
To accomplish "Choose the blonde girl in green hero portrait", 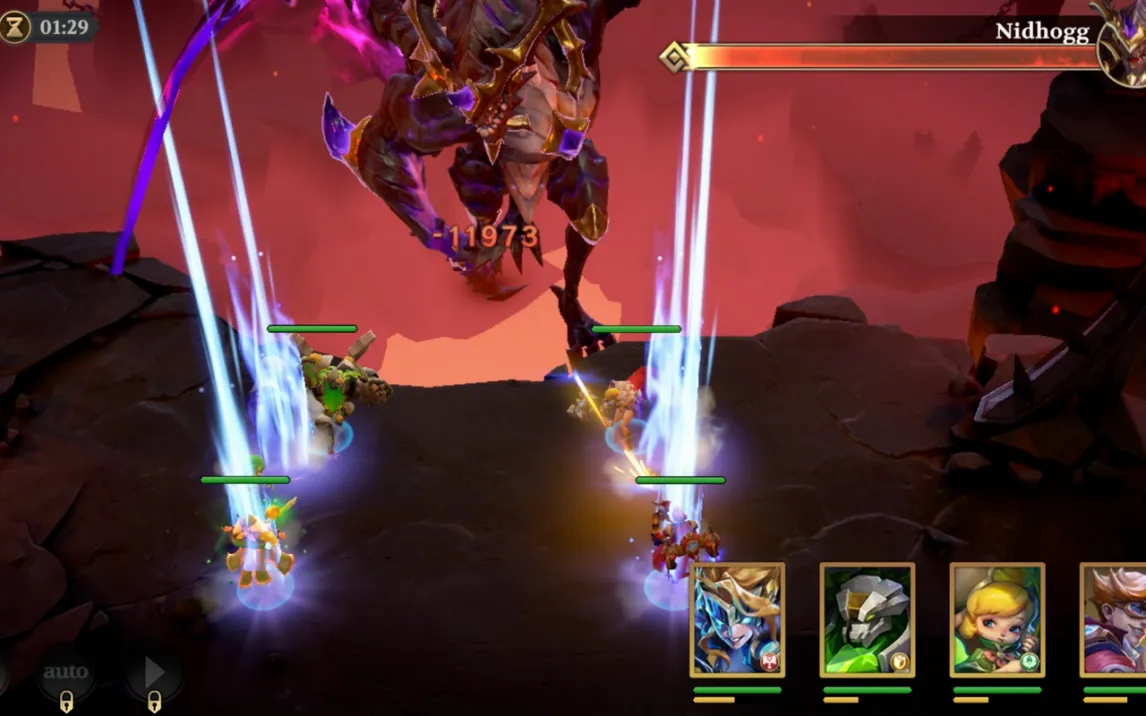I will [997, 619].
